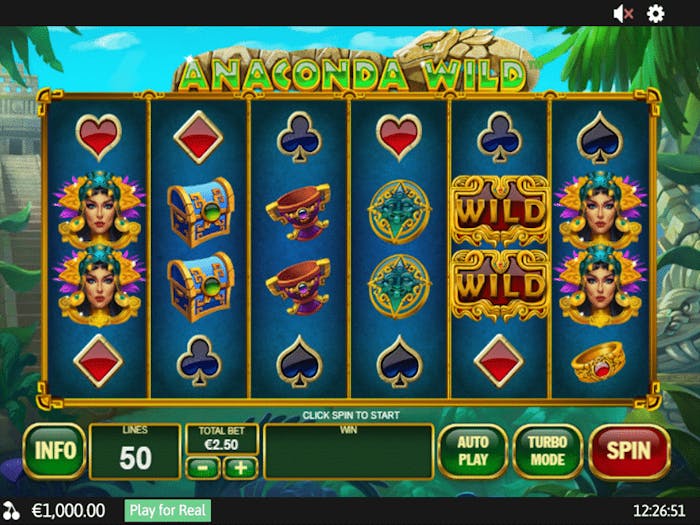Unmute sound via the speaker icon

click(x=623, y=13)
